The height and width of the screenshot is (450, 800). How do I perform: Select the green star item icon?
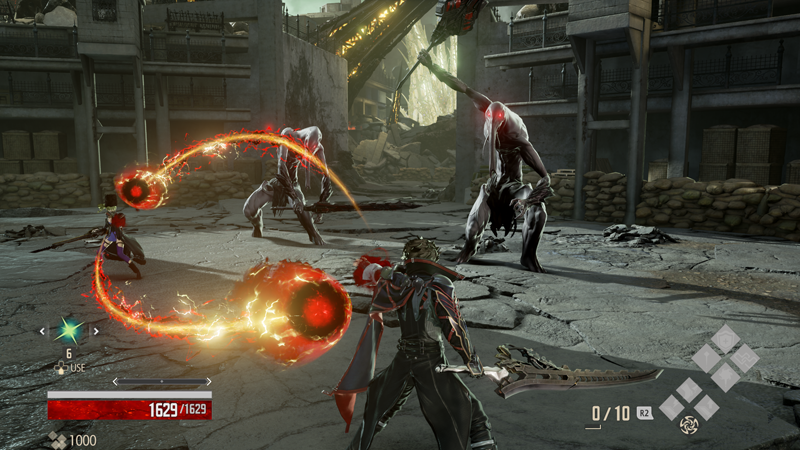(69, 331)
